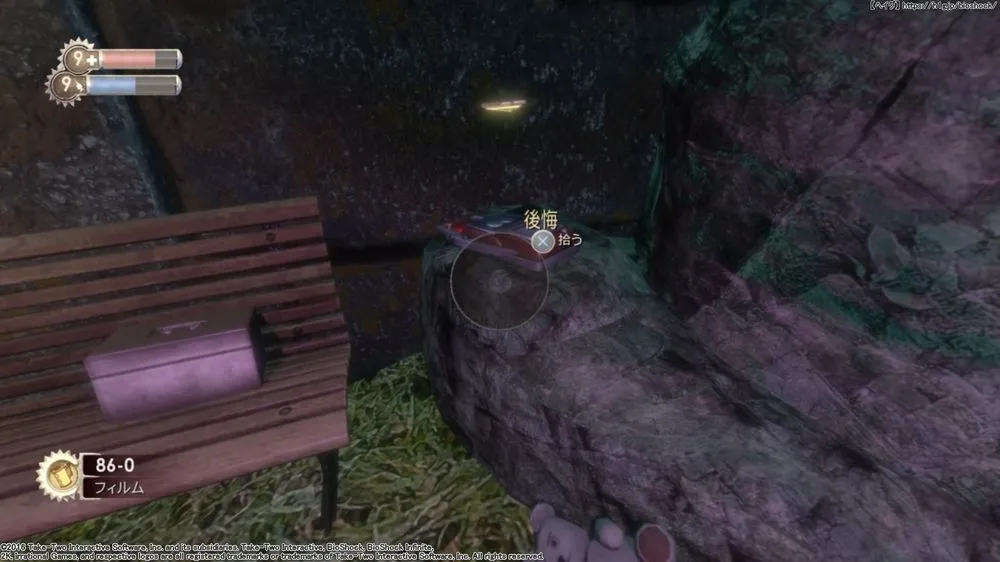Select the shield gear icon
The height and width of the screenshot is (562, 1000).
[67, 86]
